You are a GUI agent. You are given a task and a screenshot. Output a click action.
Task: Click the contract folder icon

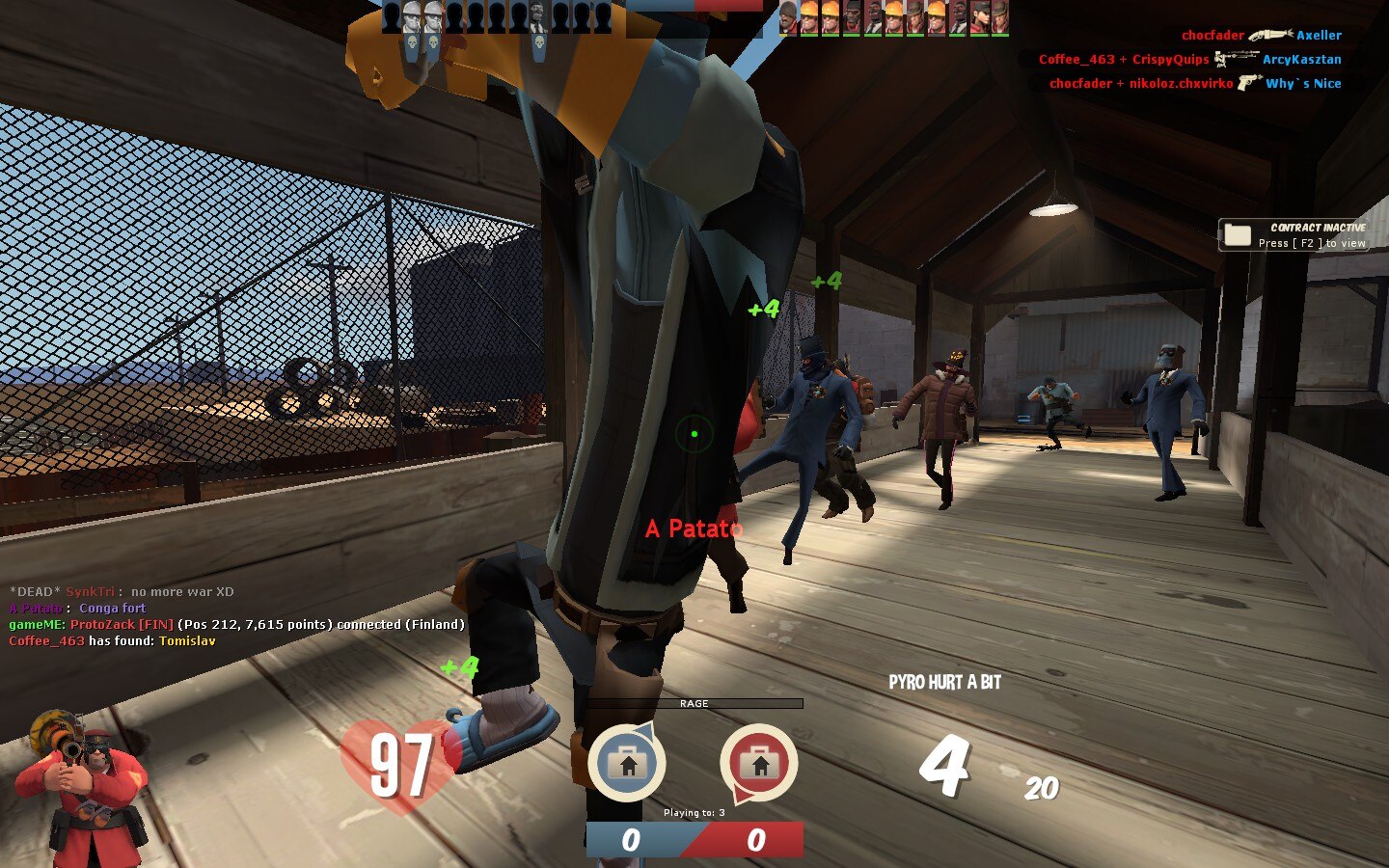pyautogui.click(x=1238, y=235)
